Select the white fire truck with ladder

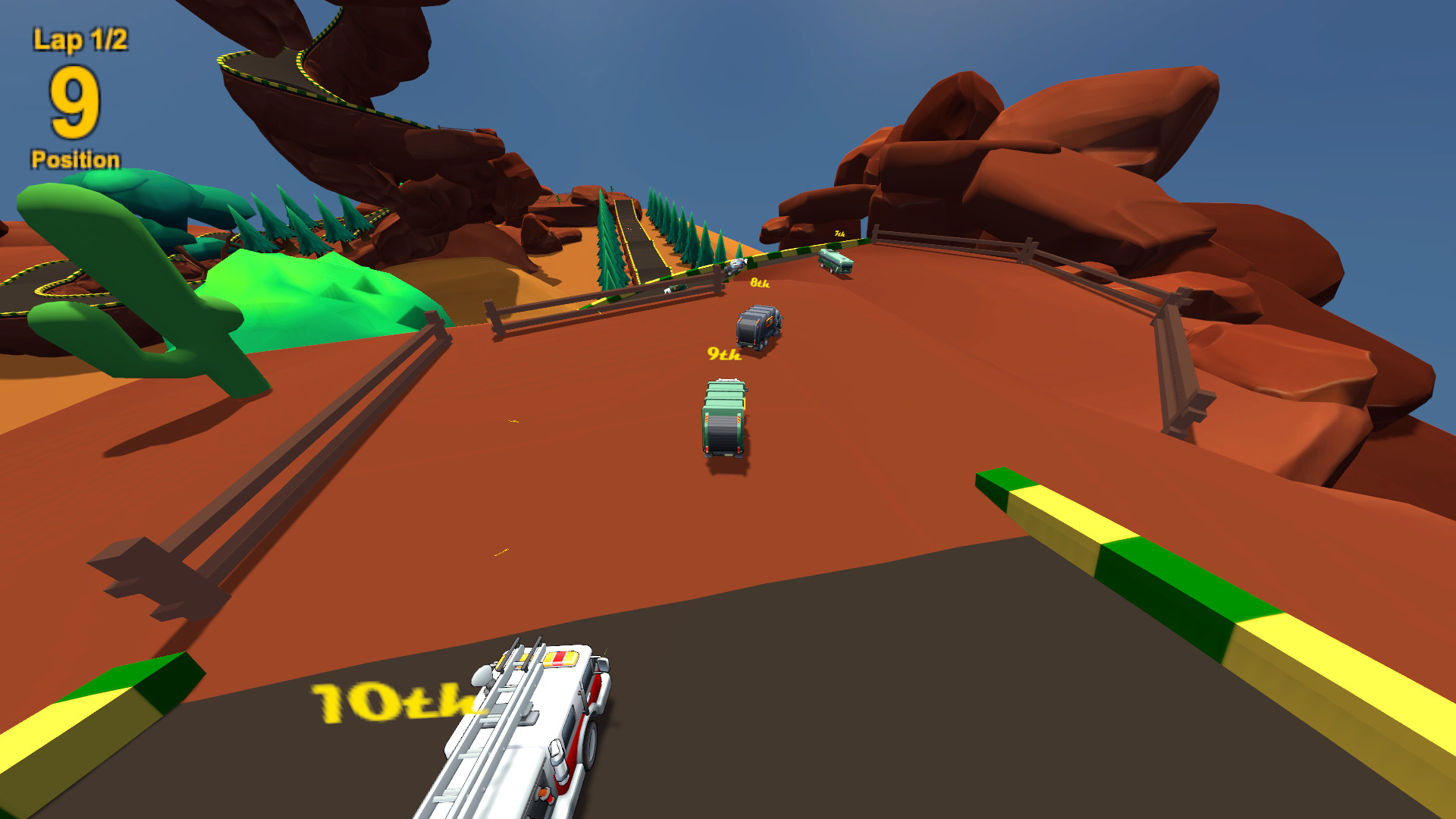pyautogui.click(x=538, y=736)
